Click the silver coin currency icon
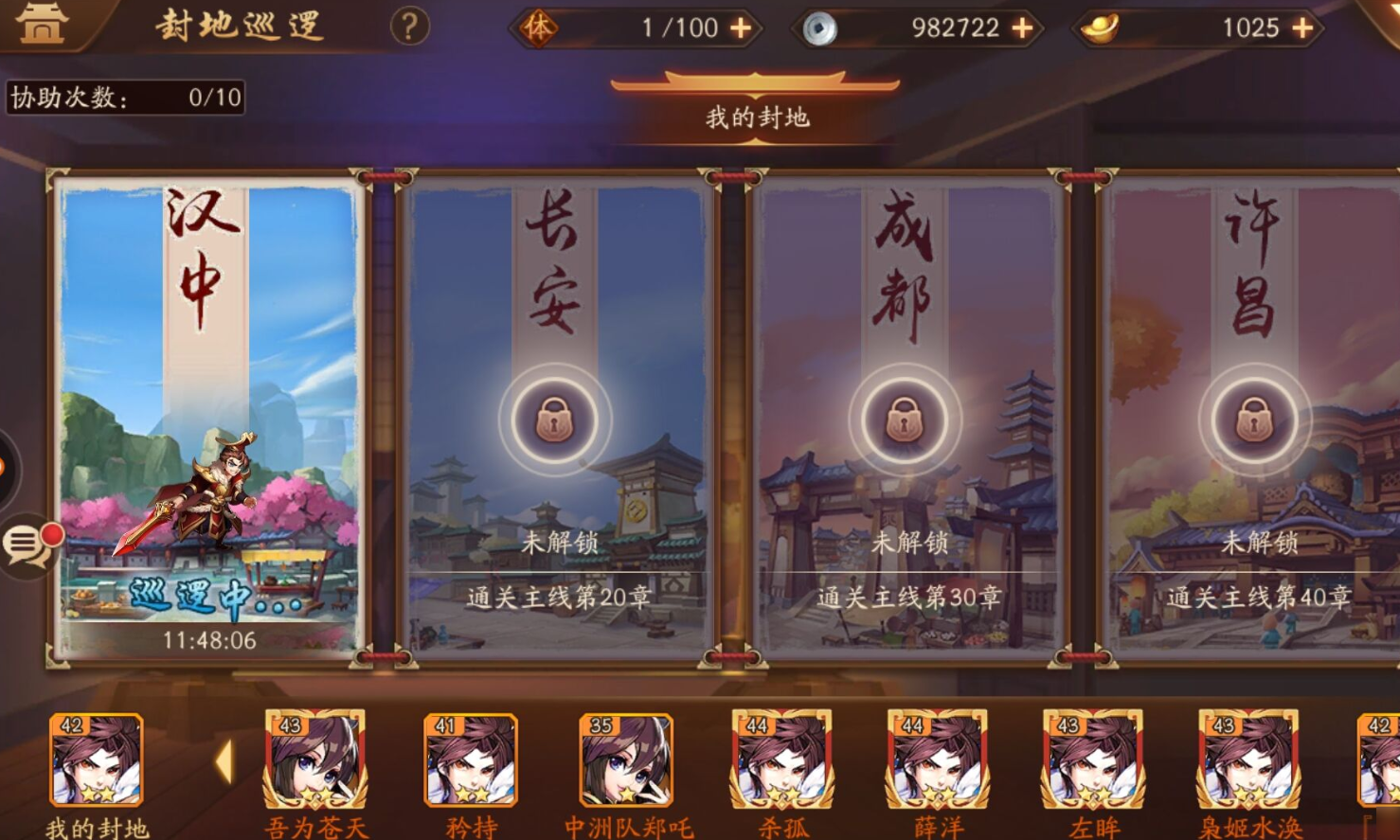Screen dimensions: 1400x840 click(821, 27)
